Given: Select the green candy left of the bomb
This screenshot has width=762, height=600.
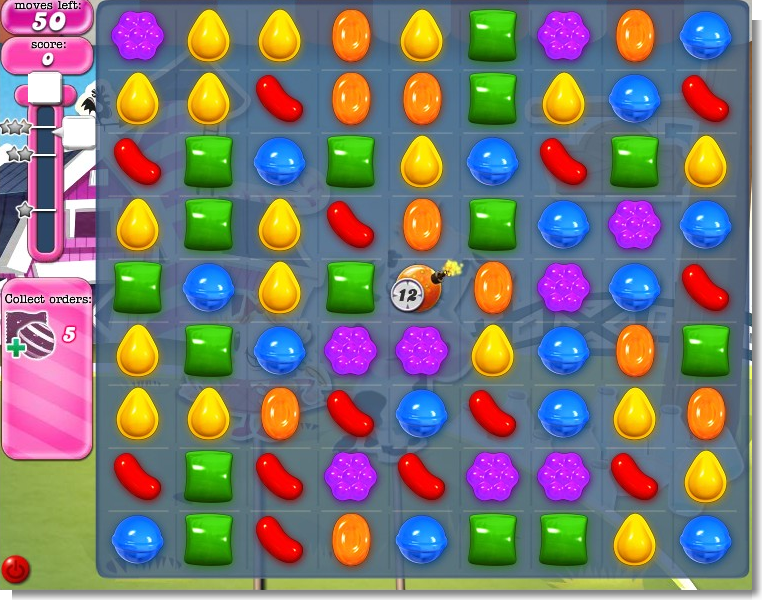Looking at the screenshot, I should 351,287.
